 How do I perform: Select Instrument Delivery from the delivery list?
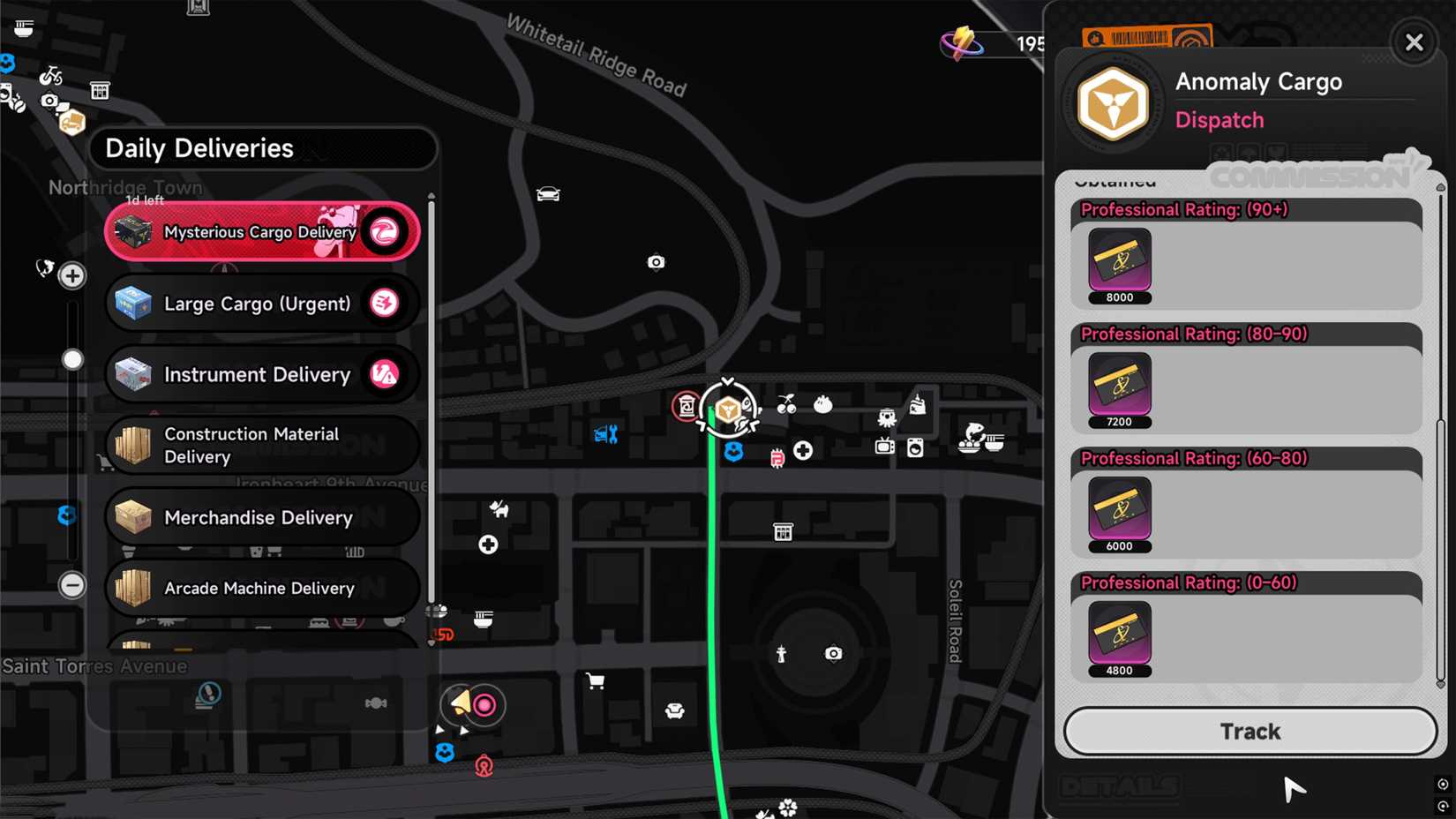pos(261,374)
